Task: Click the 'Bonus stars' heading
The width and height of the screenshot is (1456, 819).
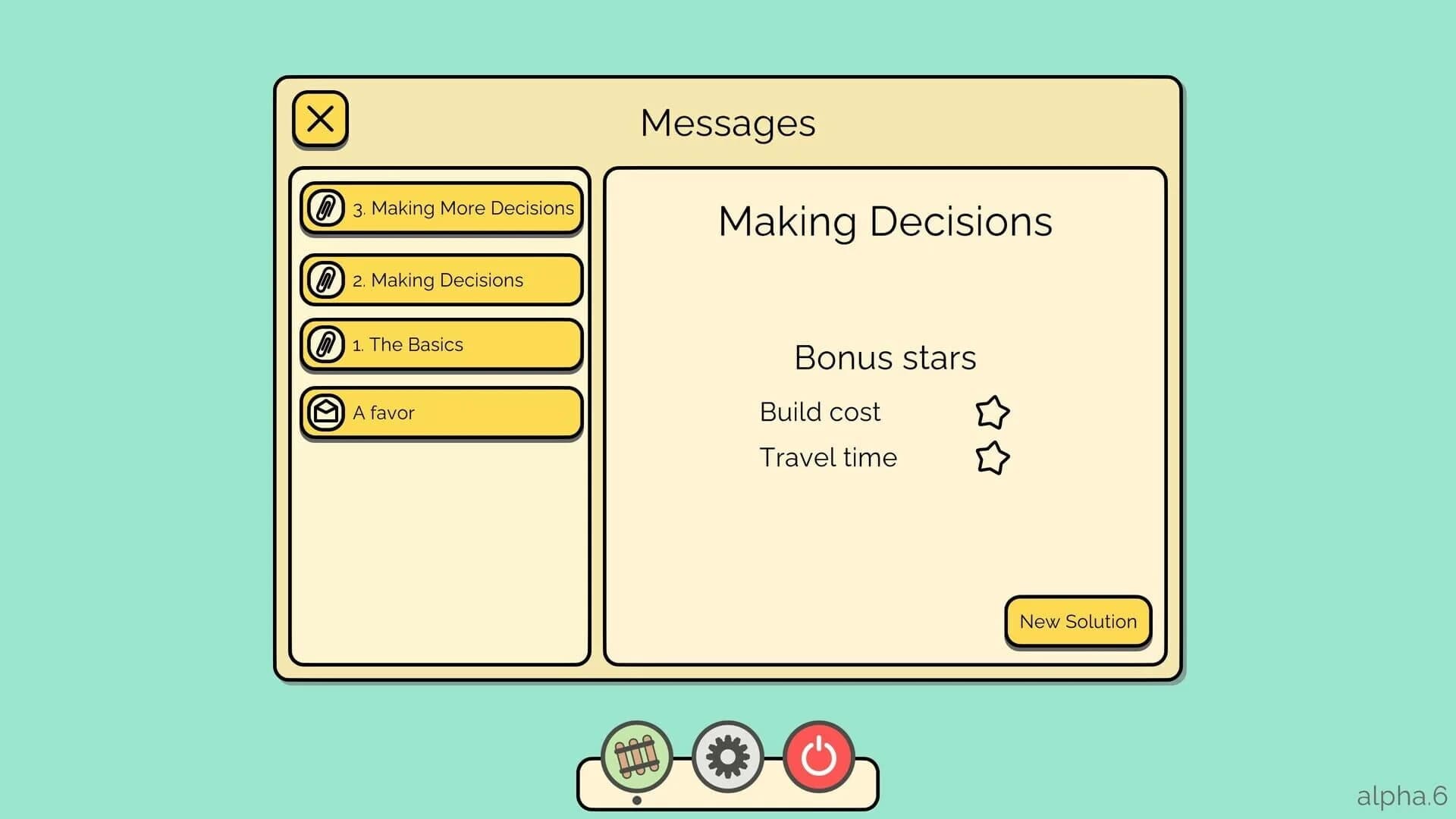Action: click(884, 356)
